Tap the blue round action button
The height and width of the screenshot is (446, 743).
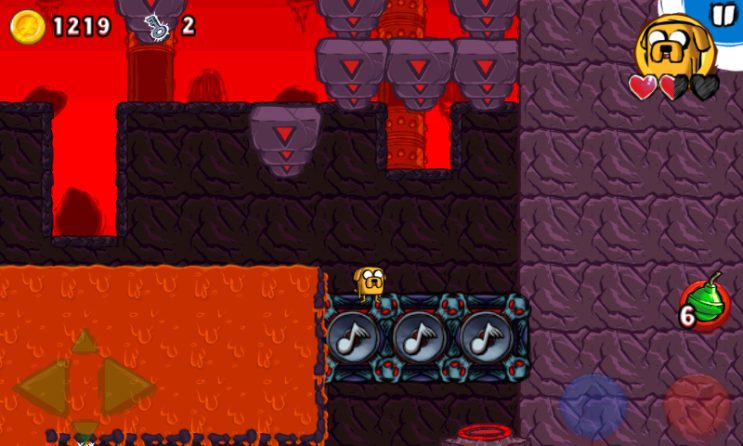(x=593, y=405)
